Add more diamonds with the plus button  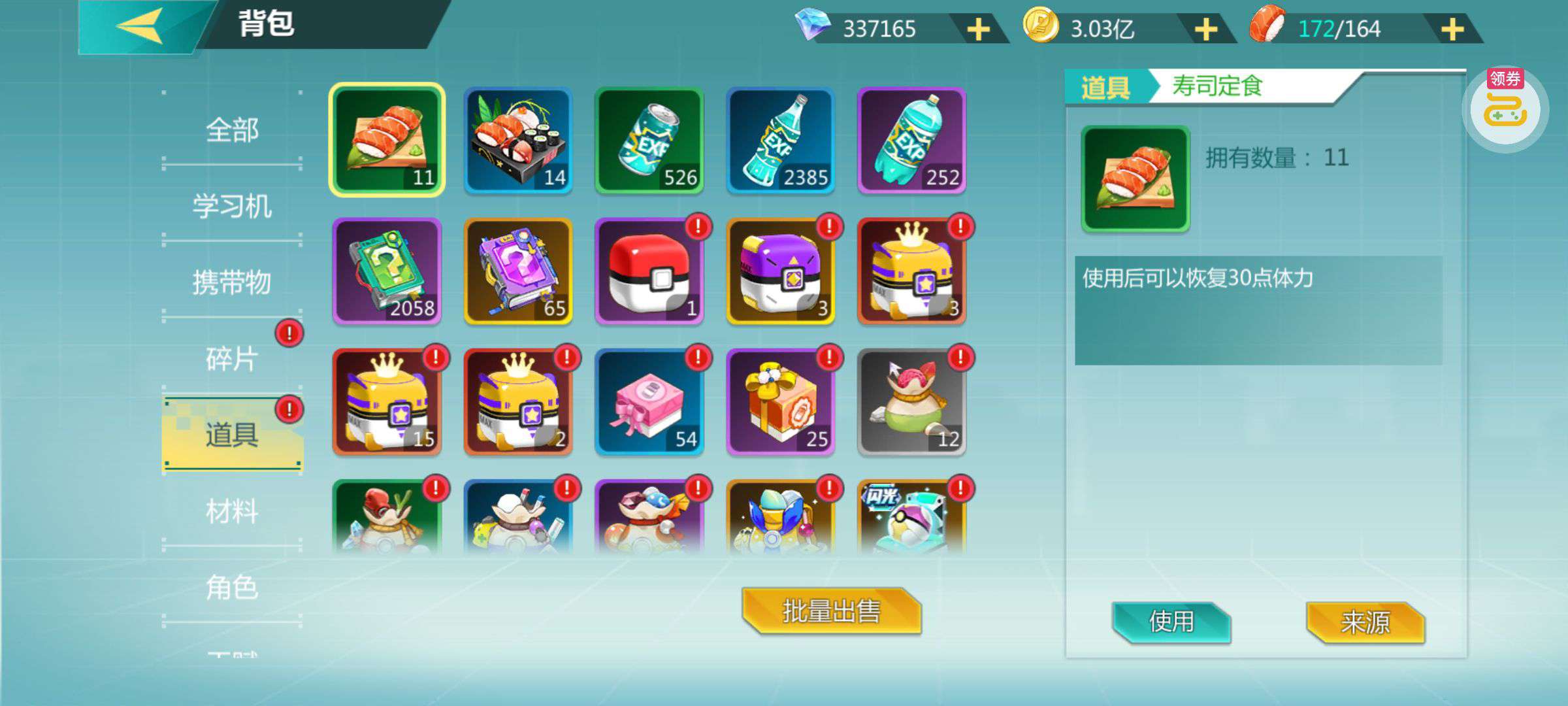[x=978, y=29]
